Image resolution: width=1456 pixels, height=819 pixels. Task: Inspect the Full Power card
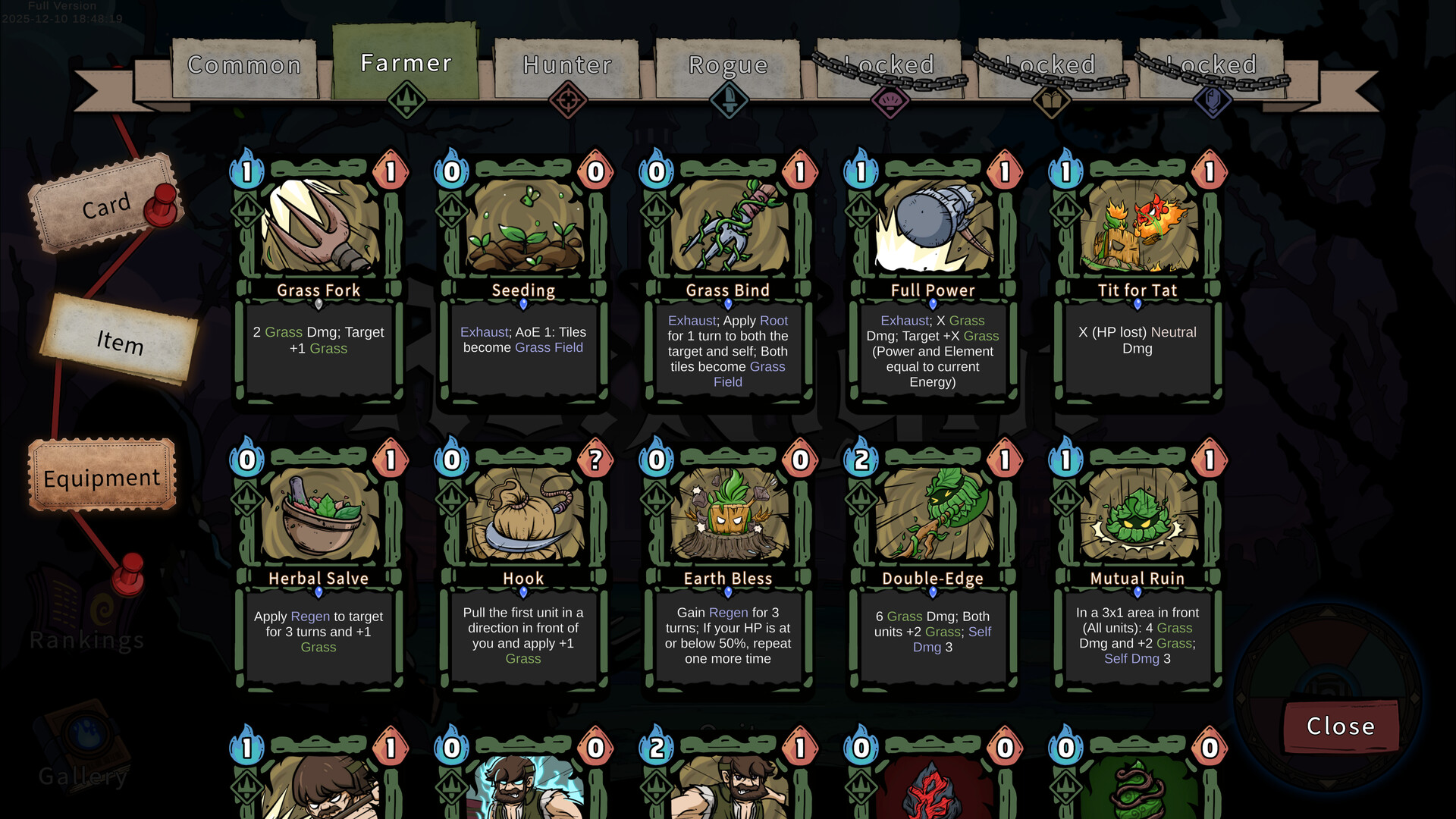click(933, 281)
